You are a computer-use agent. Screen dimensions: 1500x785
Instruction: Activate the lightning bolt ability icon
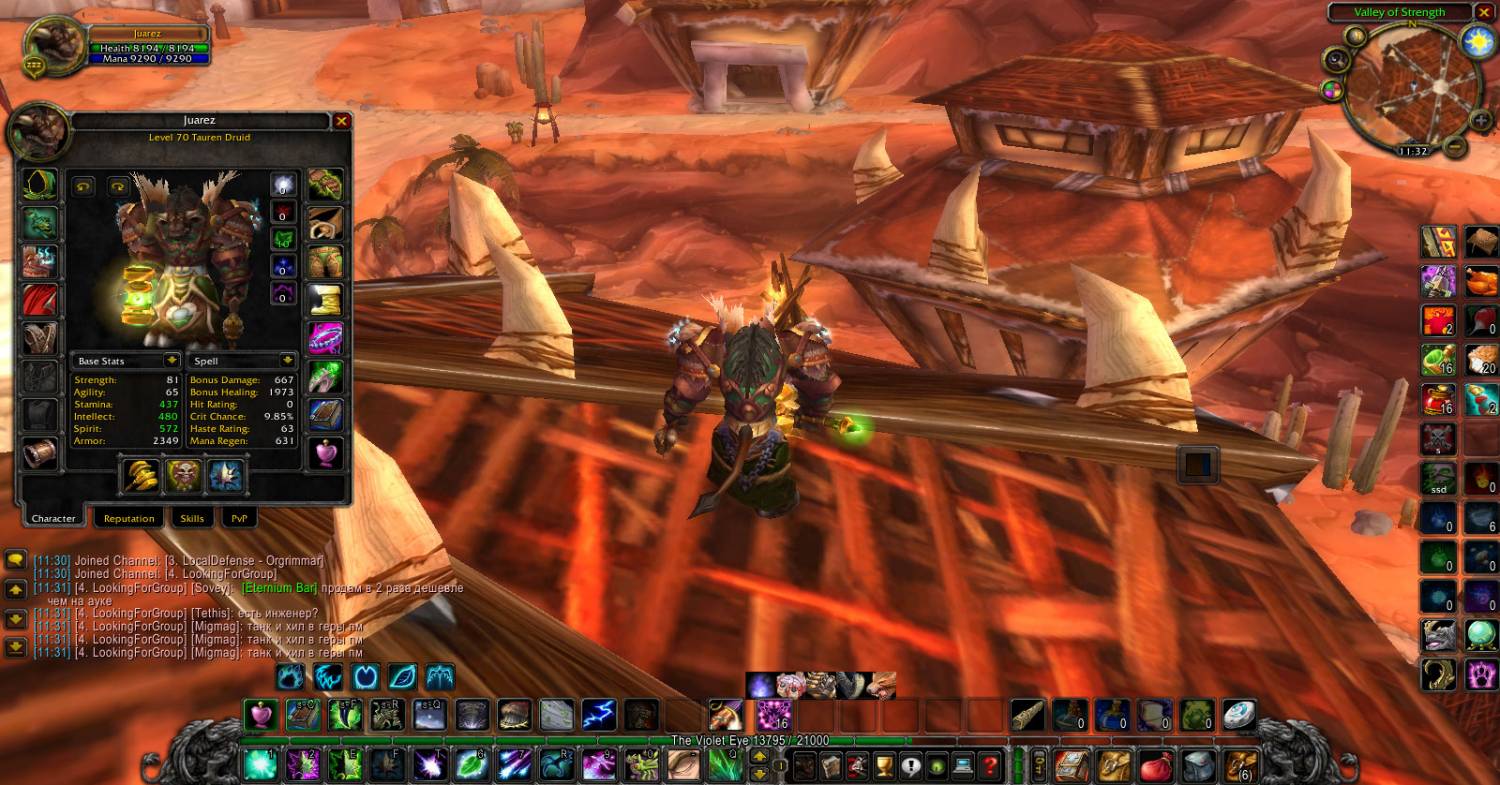[x=599, y=714]
